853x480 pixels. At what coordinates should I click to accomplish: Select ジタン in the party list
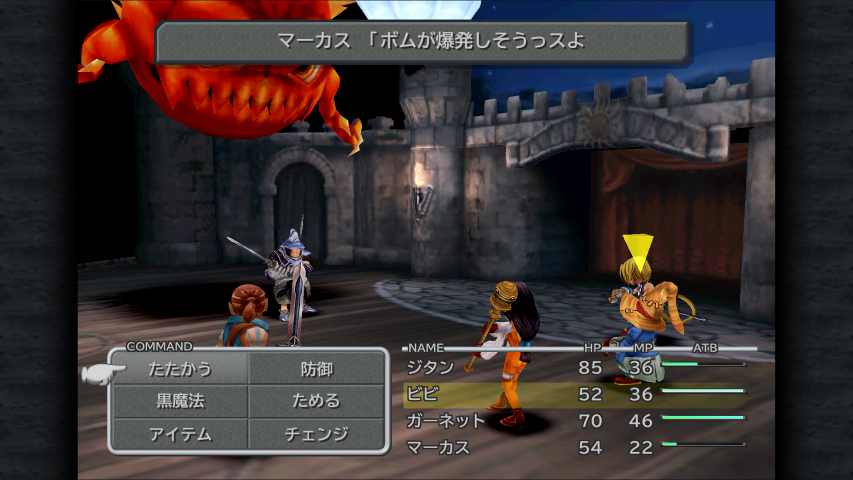pos(432,368)
